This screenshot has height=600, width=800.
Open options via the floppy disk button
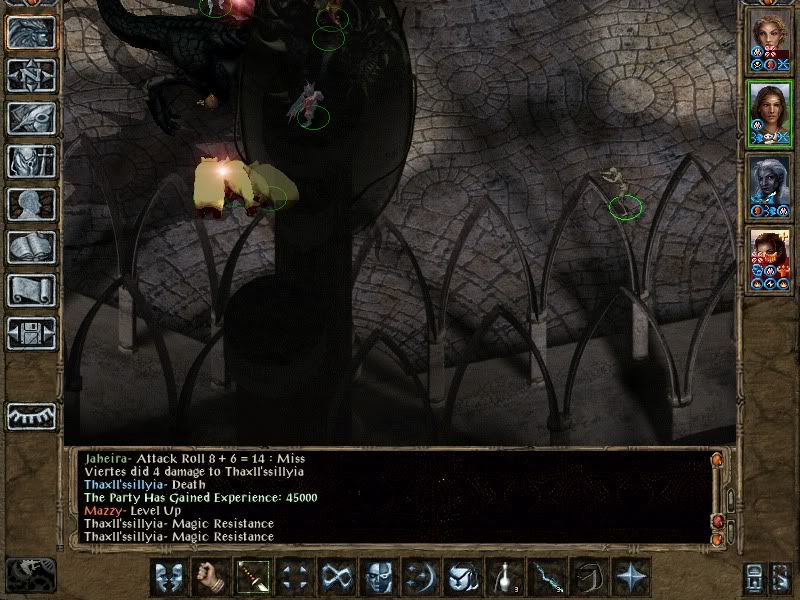pos(31,333)
